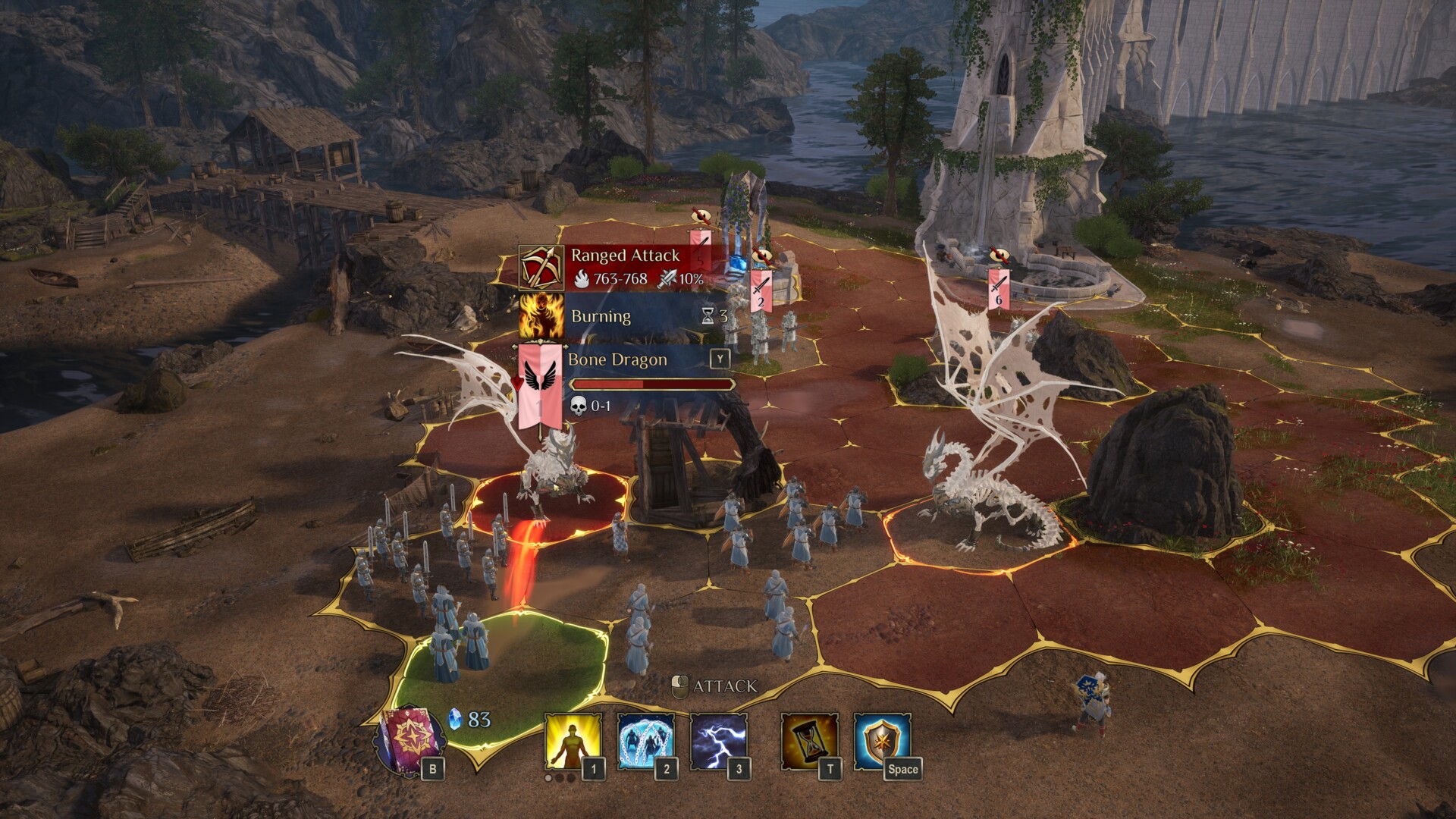Cast the lightning bolt spell
Screen dimensions: 1456x819
(x=718, y=741)
